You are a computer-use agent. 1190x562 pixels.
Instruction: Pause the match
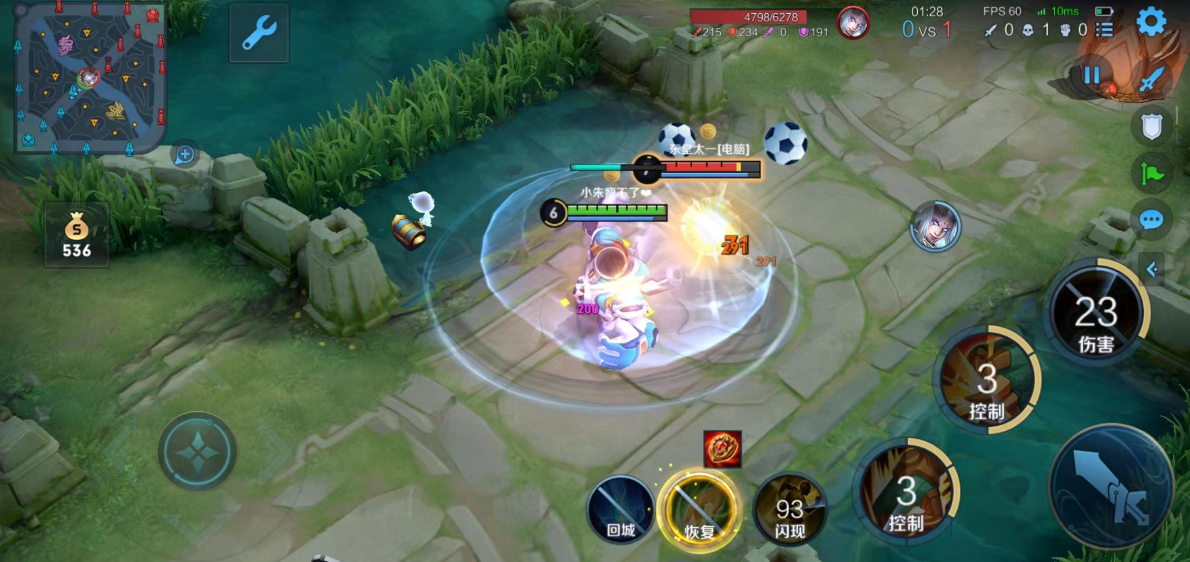click(x=1091, y=75)
